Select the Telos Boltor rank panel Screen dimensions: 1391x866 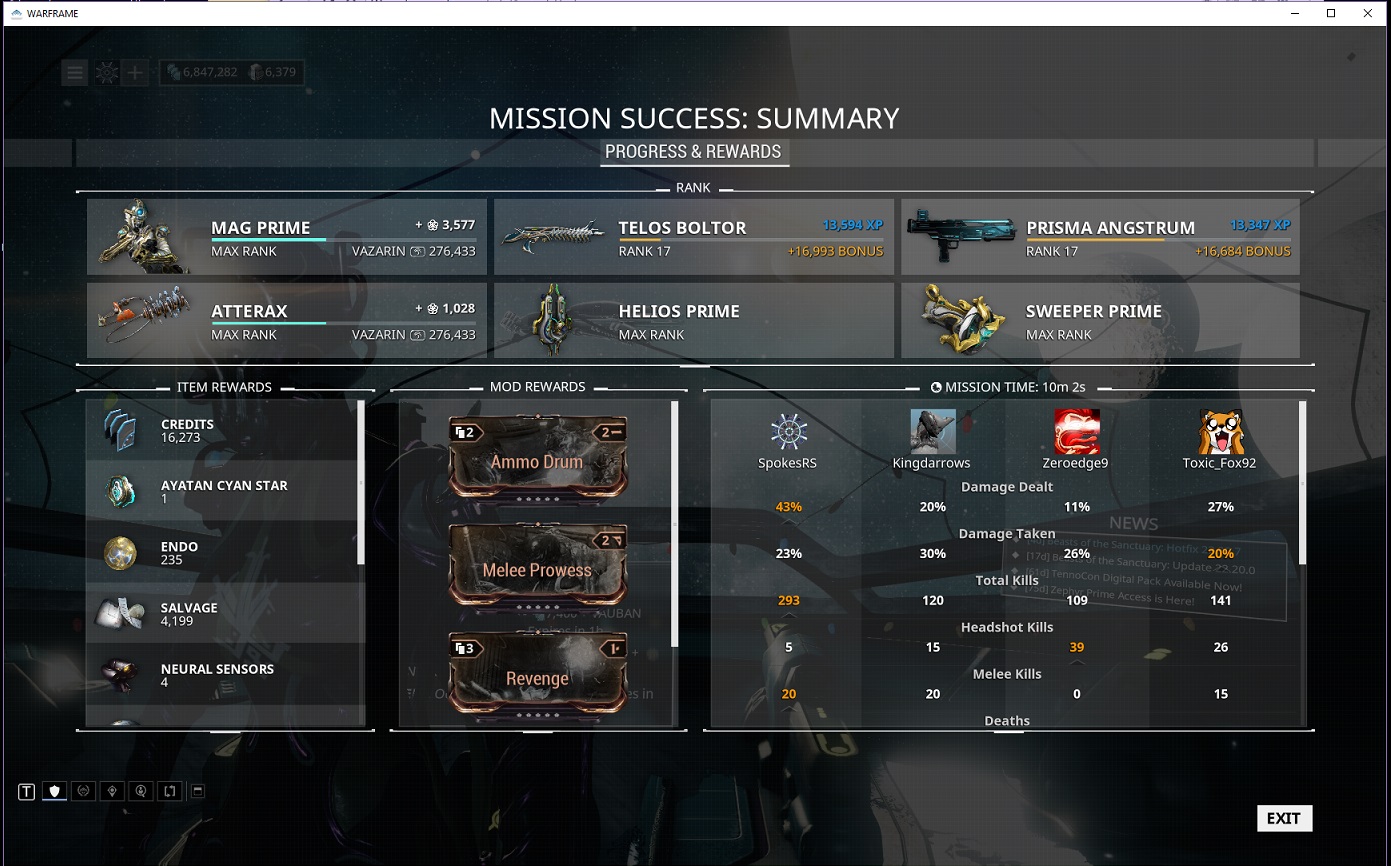tap(694, 237)
